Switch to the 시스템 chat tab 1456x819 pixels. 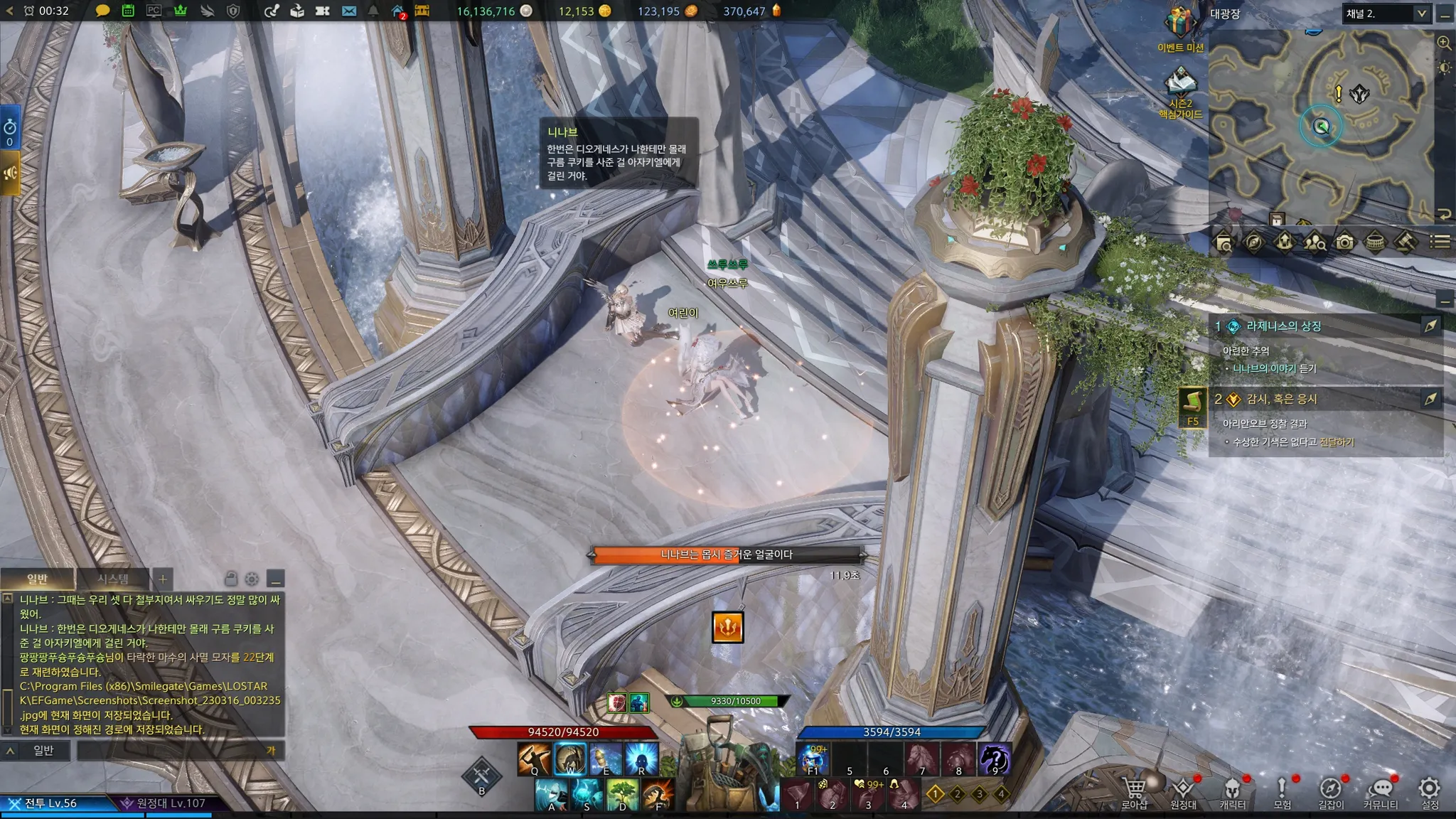(x=113, y=579)
